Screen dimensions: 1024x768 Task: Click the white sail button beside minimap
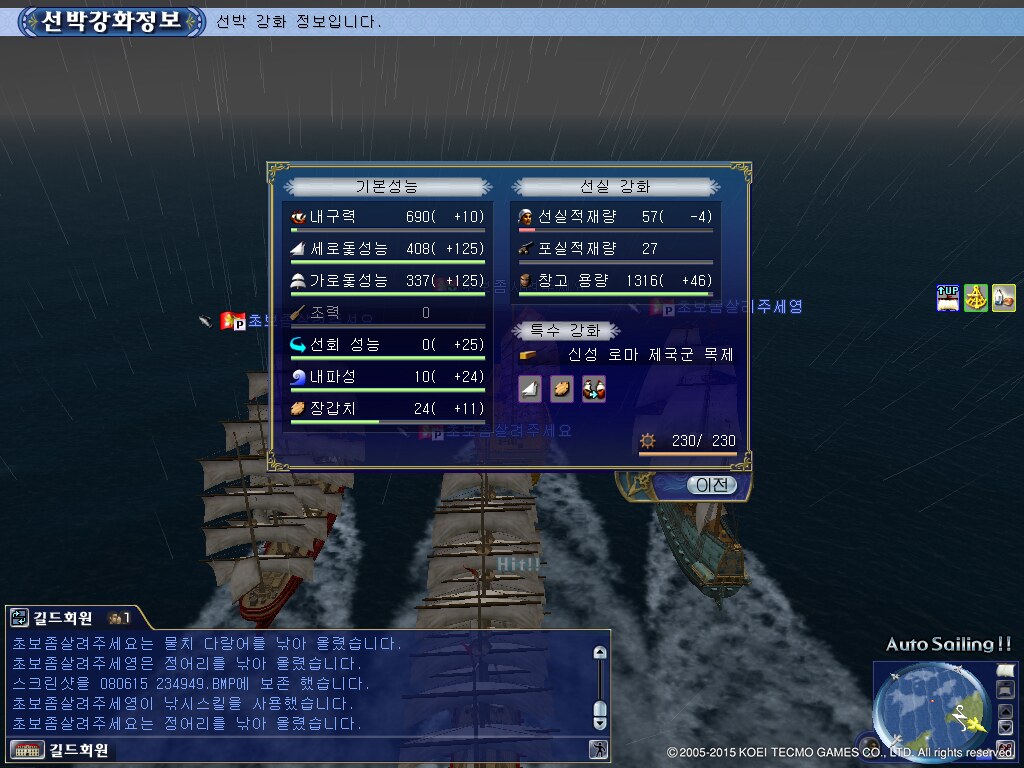[x=1005, y=670]
